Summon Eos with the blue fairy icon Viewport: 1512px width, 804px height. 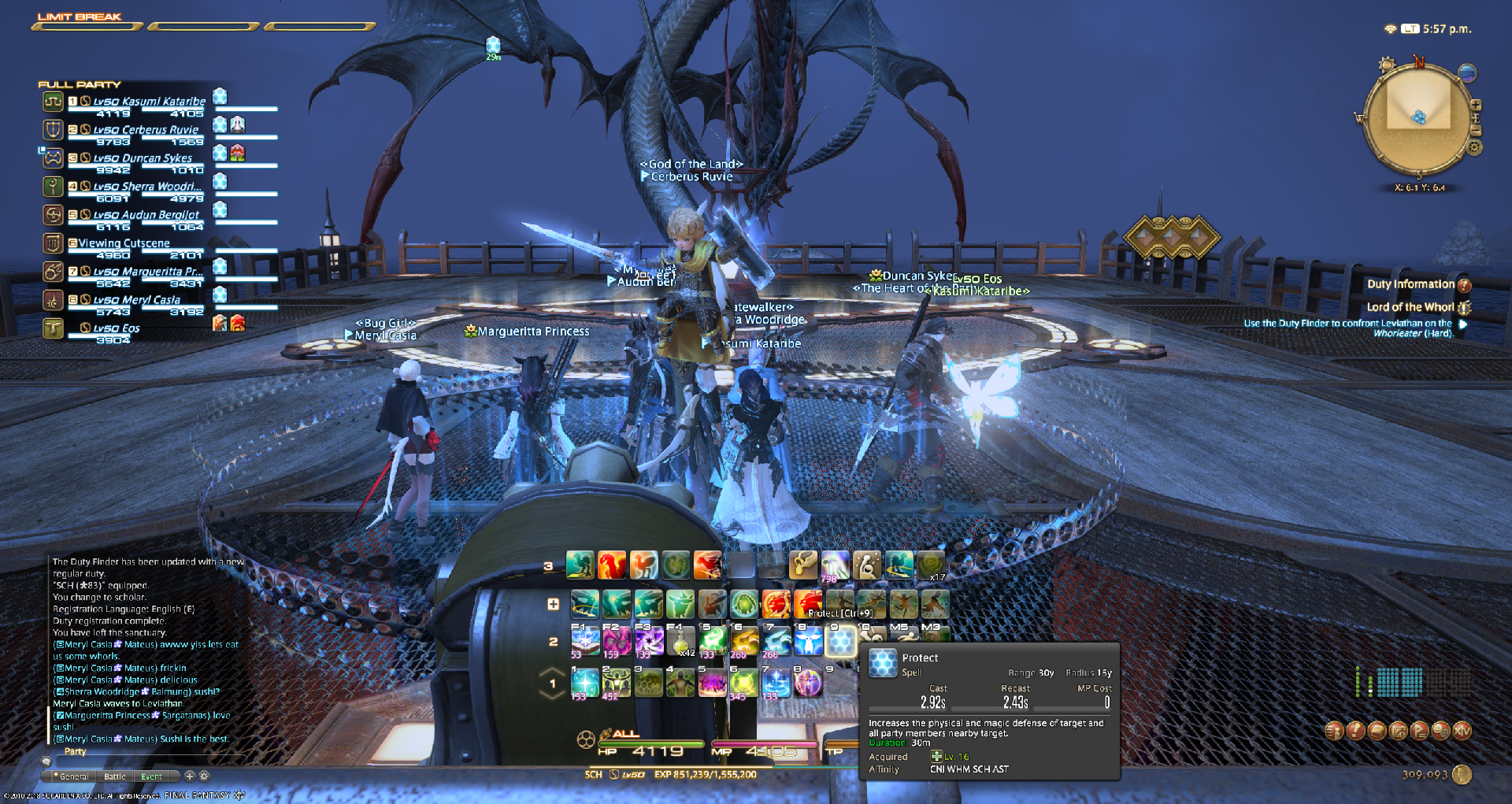tap(808, 642)
